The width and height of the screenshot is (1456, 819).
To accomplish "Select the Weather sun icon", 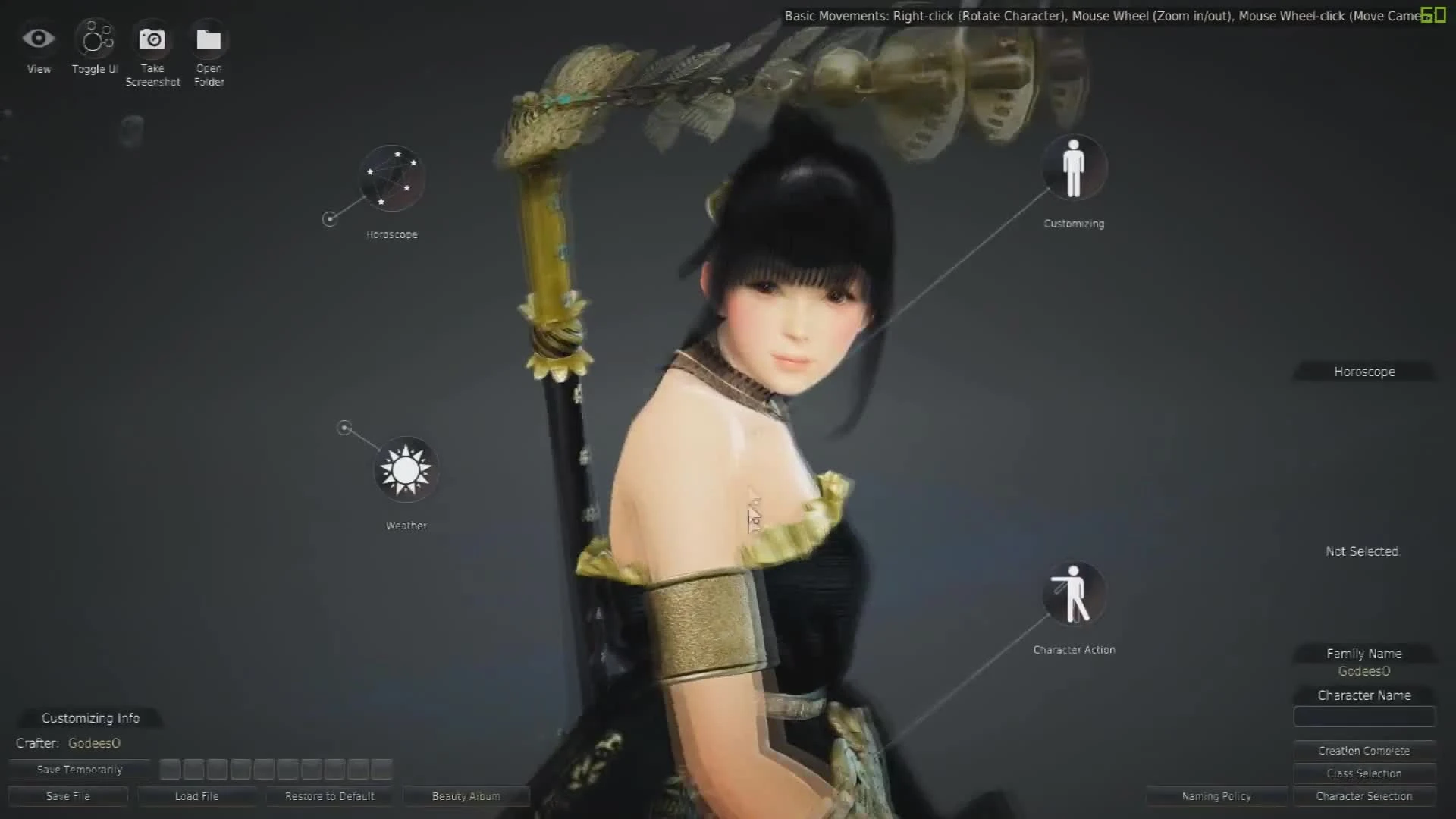I will tap(406, 469).
